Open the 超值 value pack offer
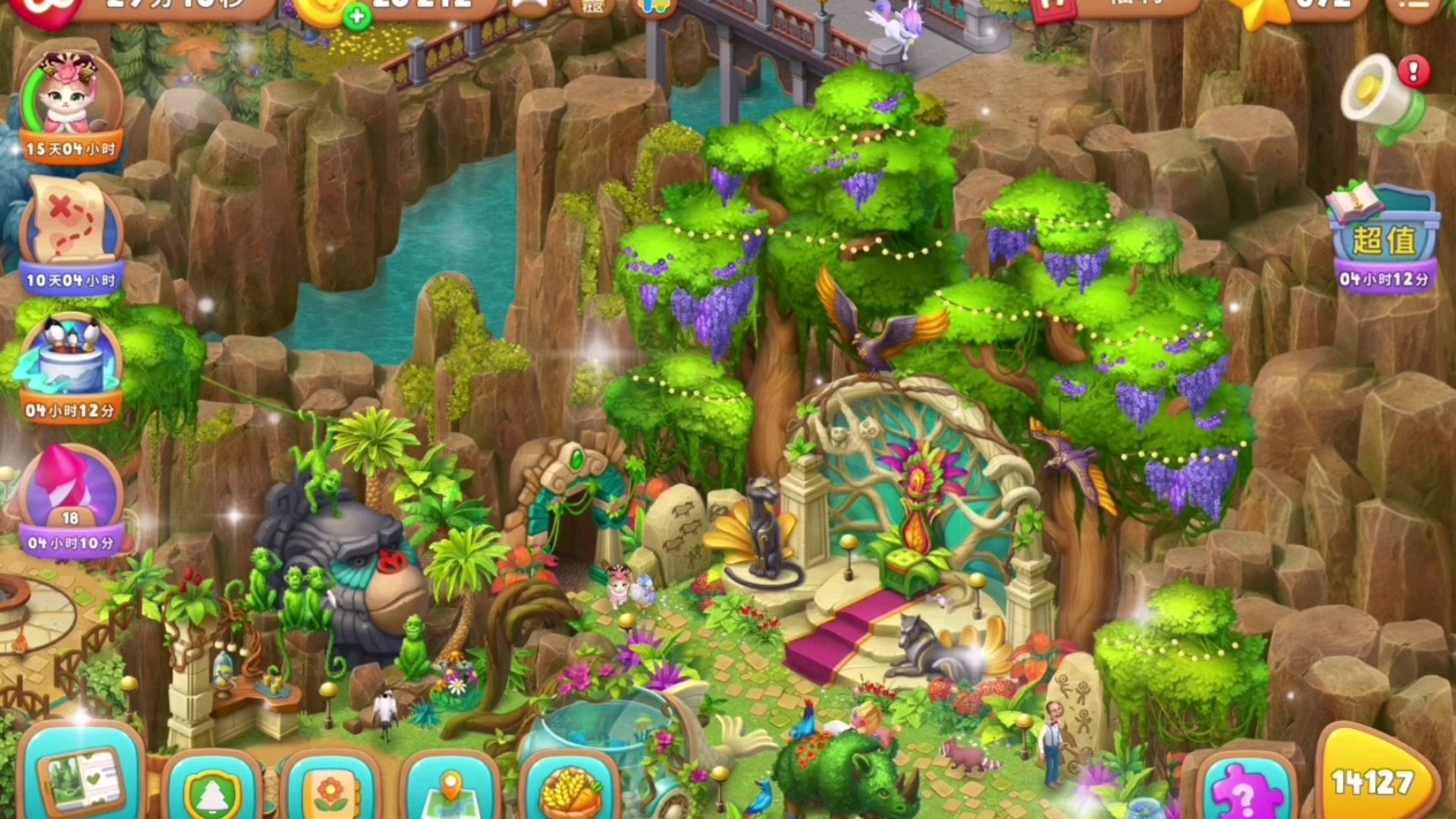This screenshot has height=819, width=1456. click(x=1383, y=237)
